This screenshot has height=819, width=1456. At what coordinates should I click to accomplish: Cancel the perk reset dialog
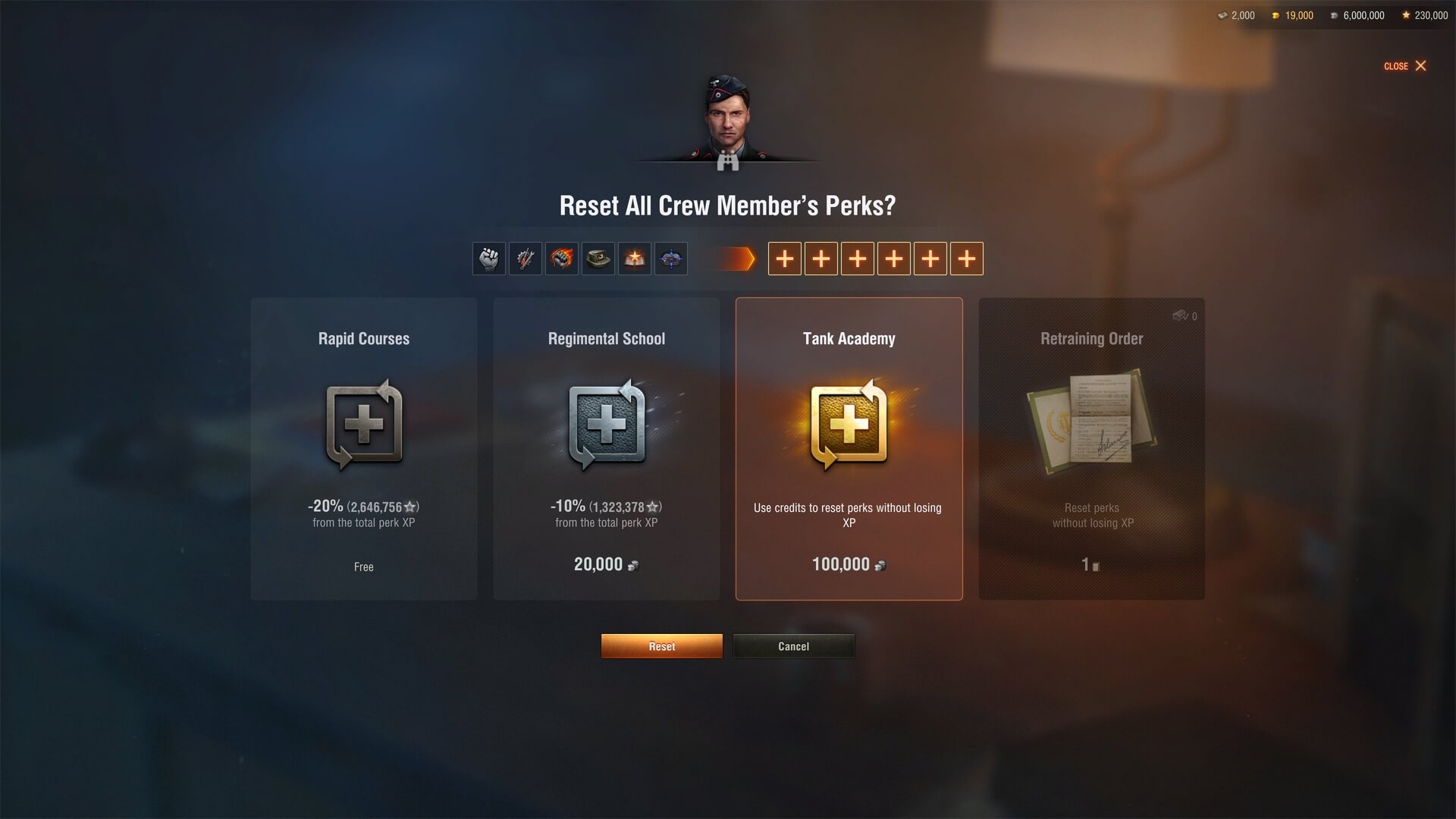click(x=793, y=646)
